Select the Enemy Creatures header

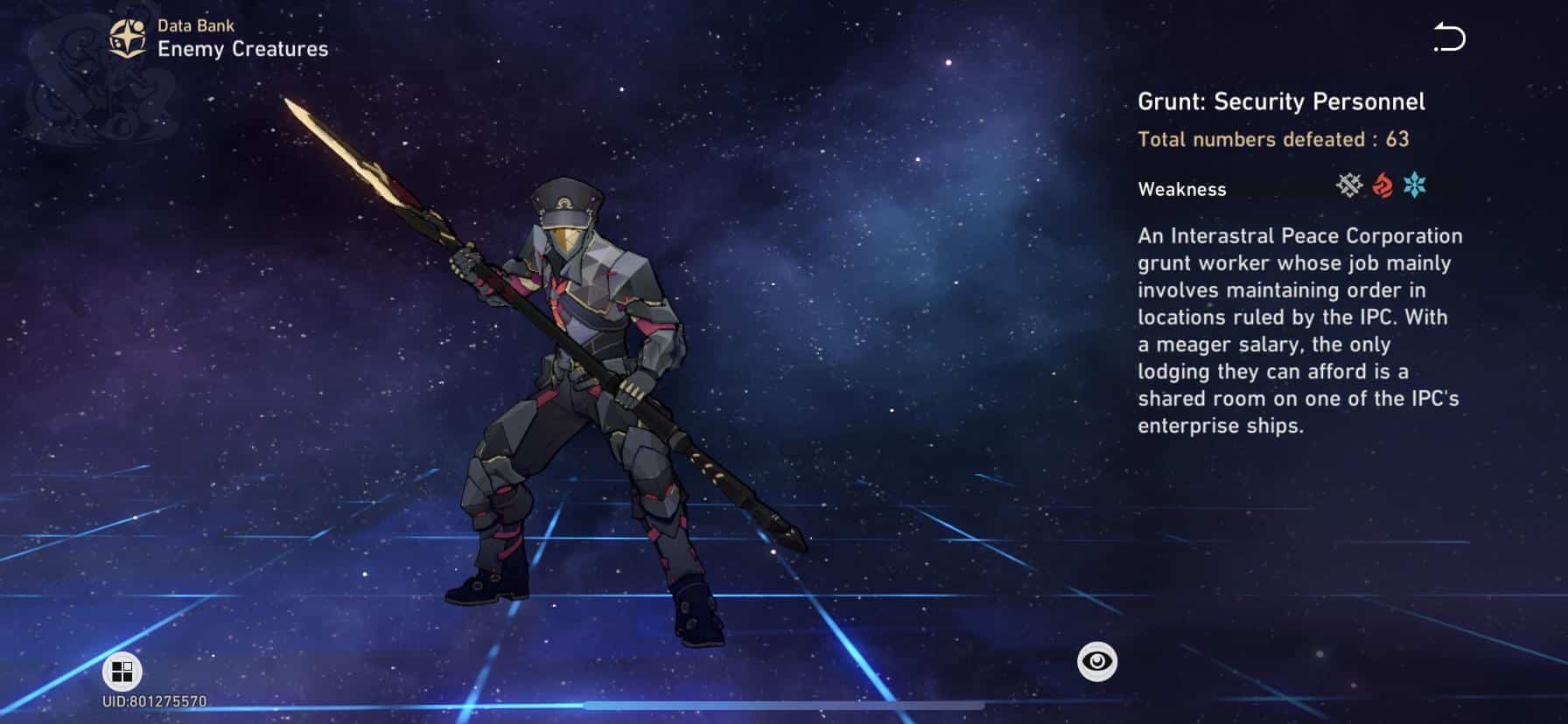coord(244,49)
